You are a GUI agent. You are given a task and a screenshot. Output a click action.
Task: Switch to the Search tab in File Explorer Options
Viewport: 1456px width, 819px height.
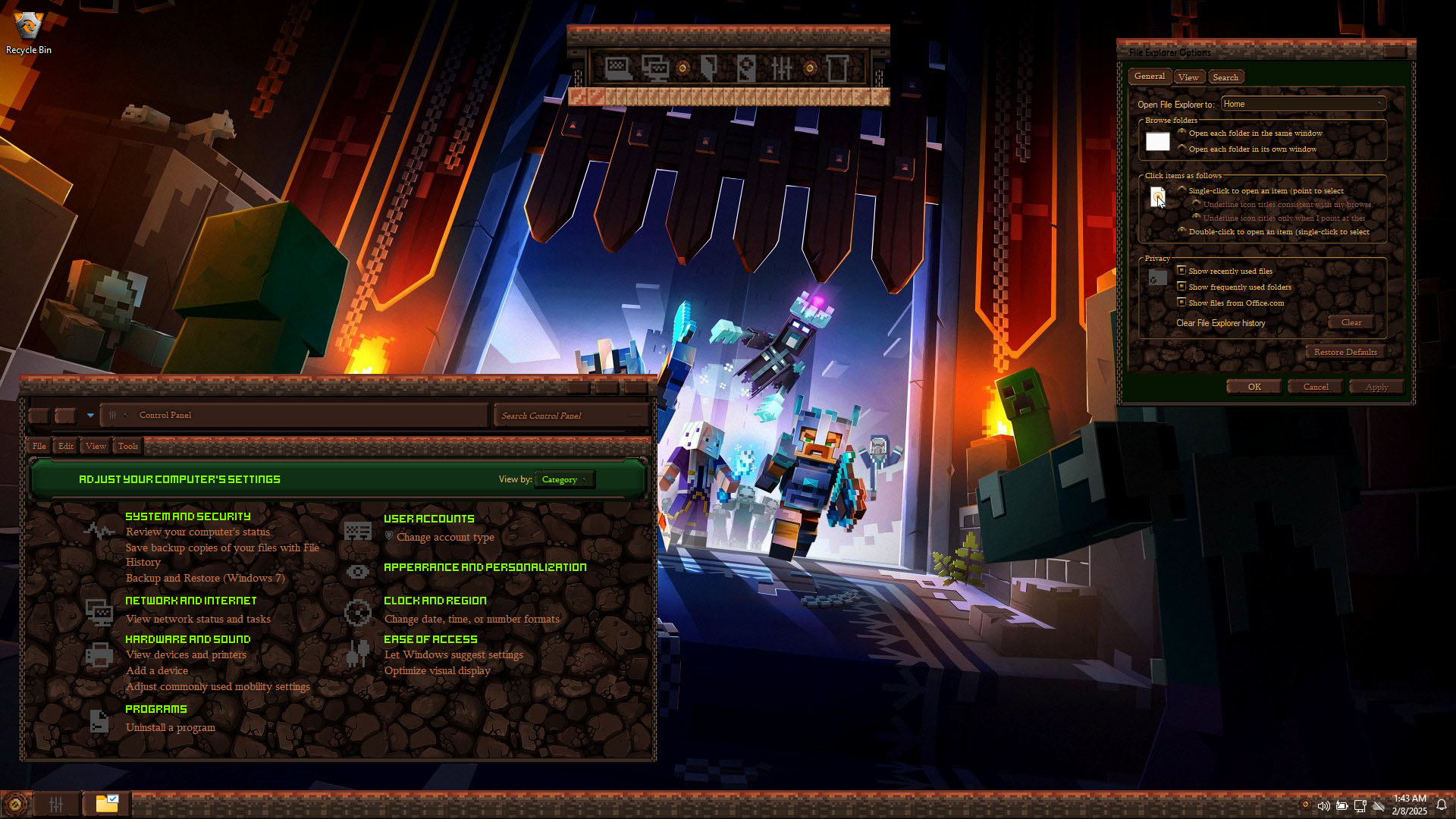[1225, 77]
